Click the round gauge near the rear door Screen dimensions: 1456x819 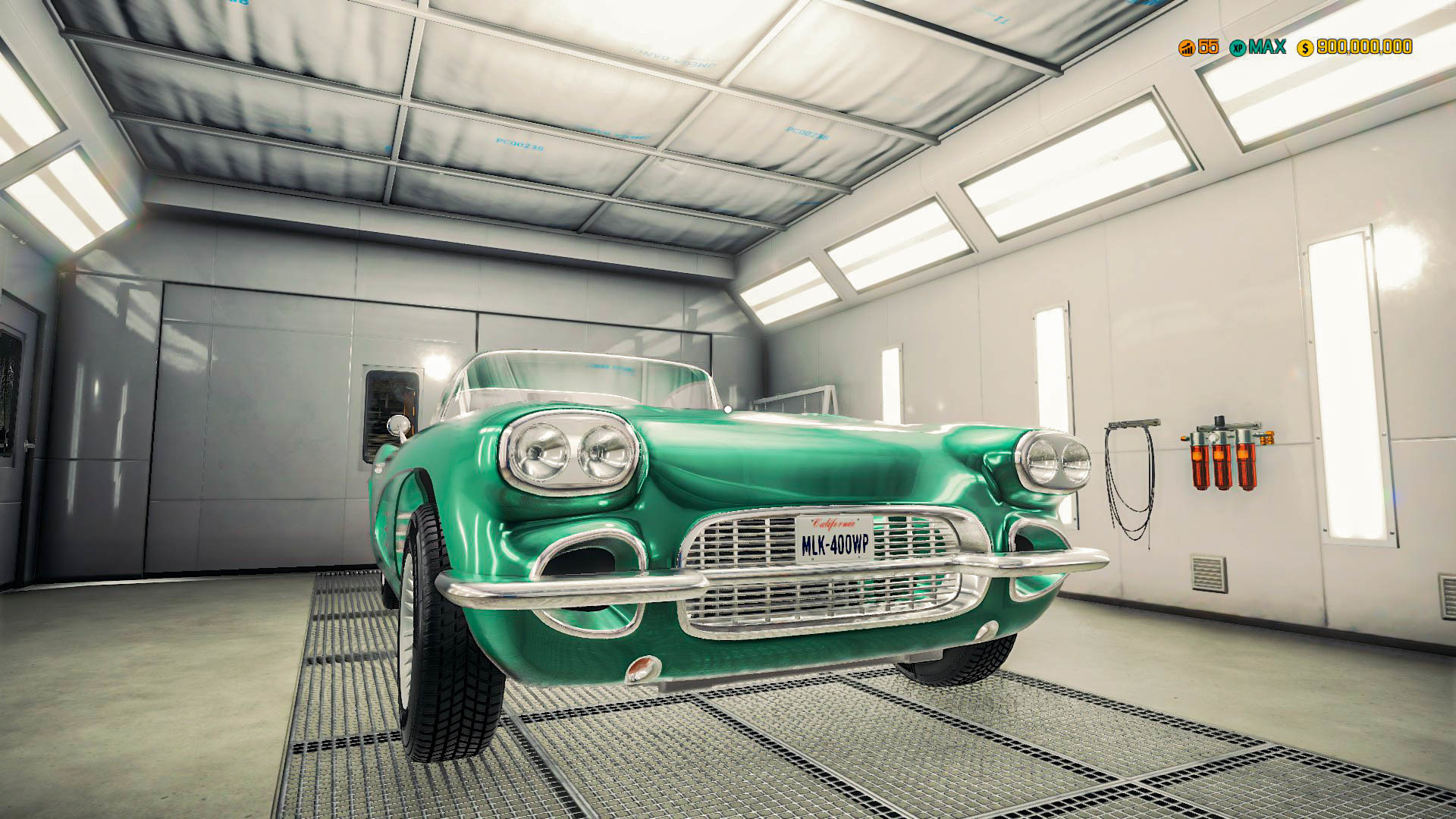click(398, 425)
